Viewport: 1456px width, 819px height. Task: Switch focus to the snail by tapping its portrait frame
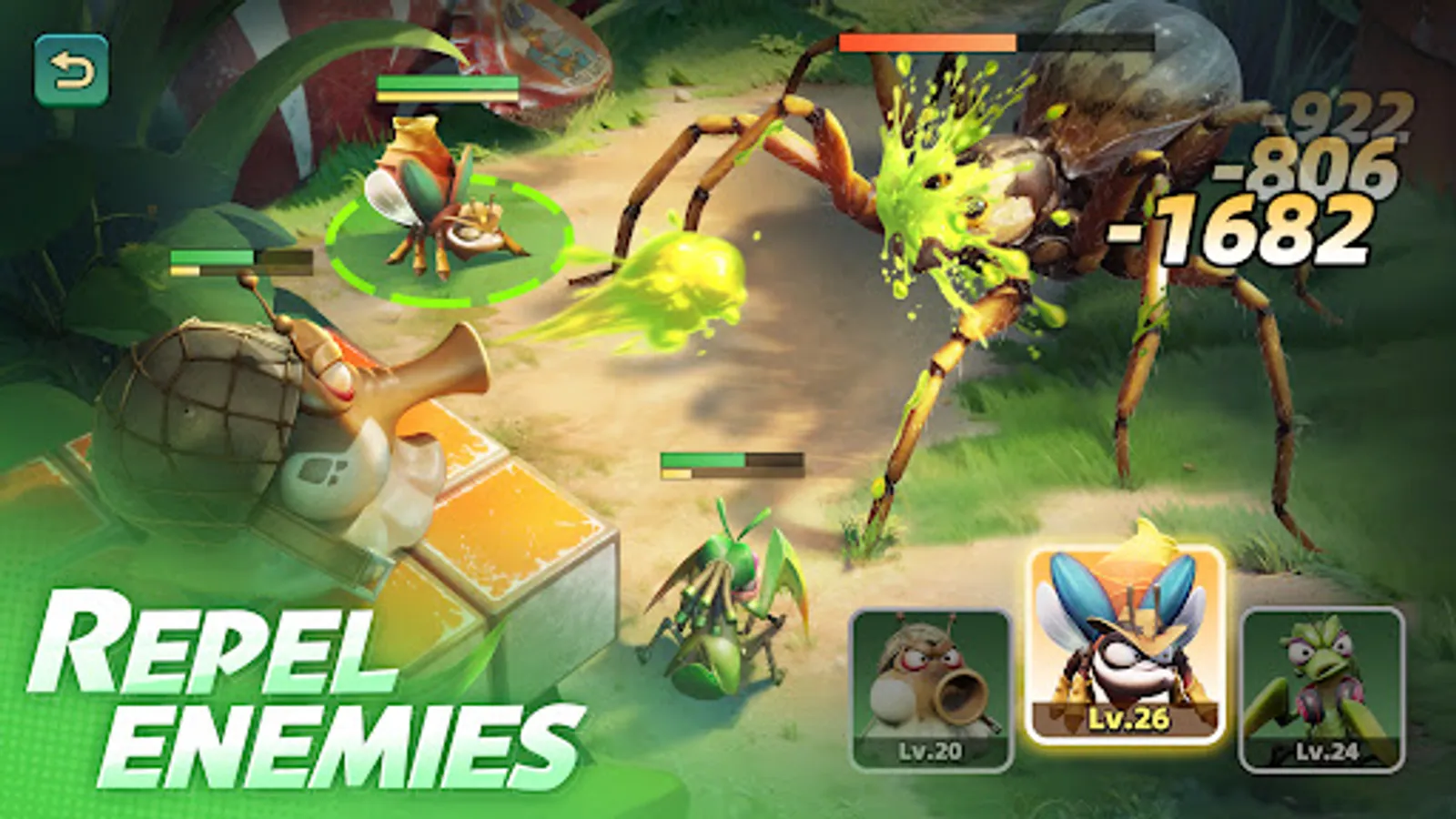tap(930, 687)
